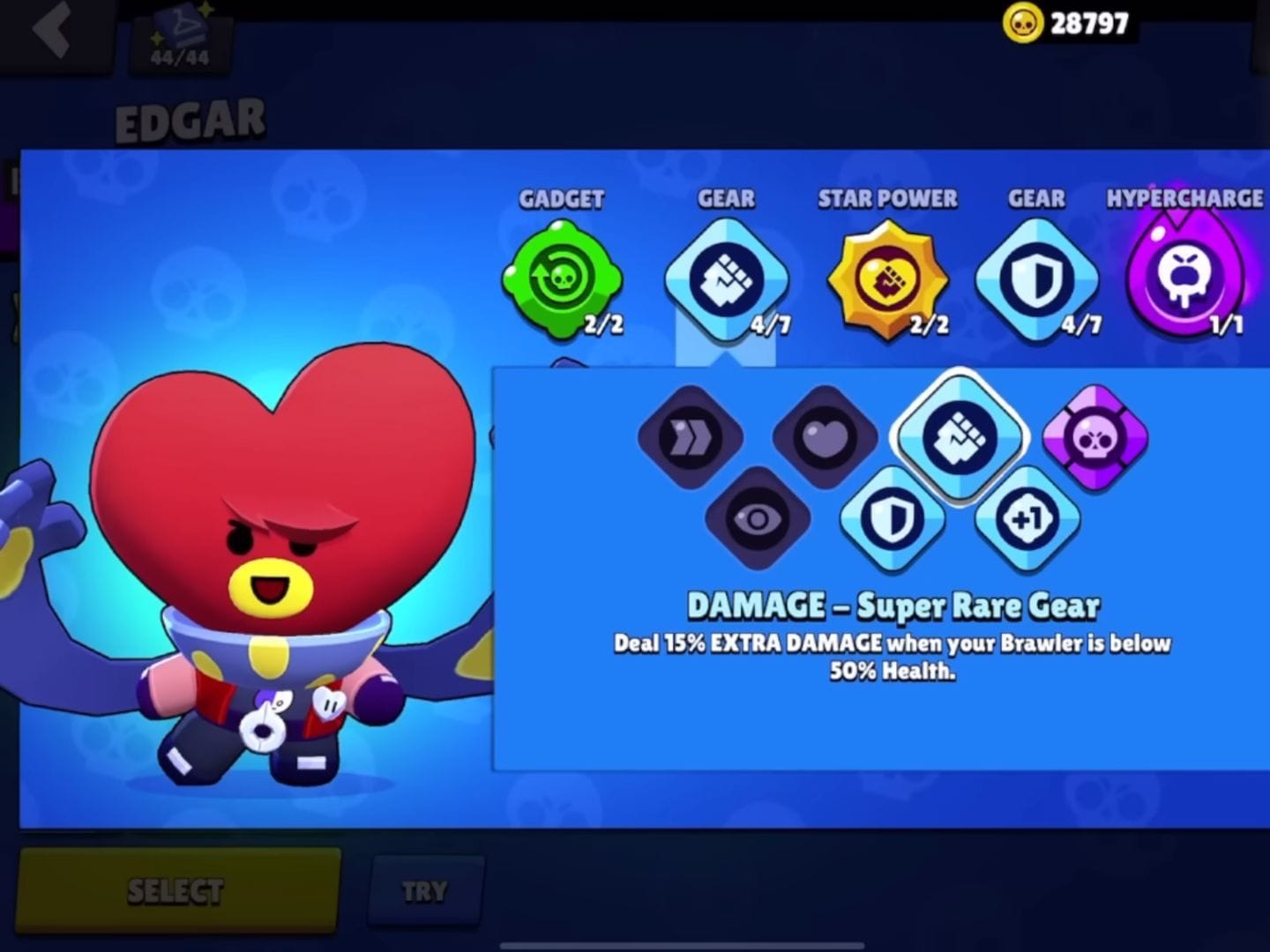Open the golden Star Power badge icon
The image size is (1270, 952).
point(886,278)
